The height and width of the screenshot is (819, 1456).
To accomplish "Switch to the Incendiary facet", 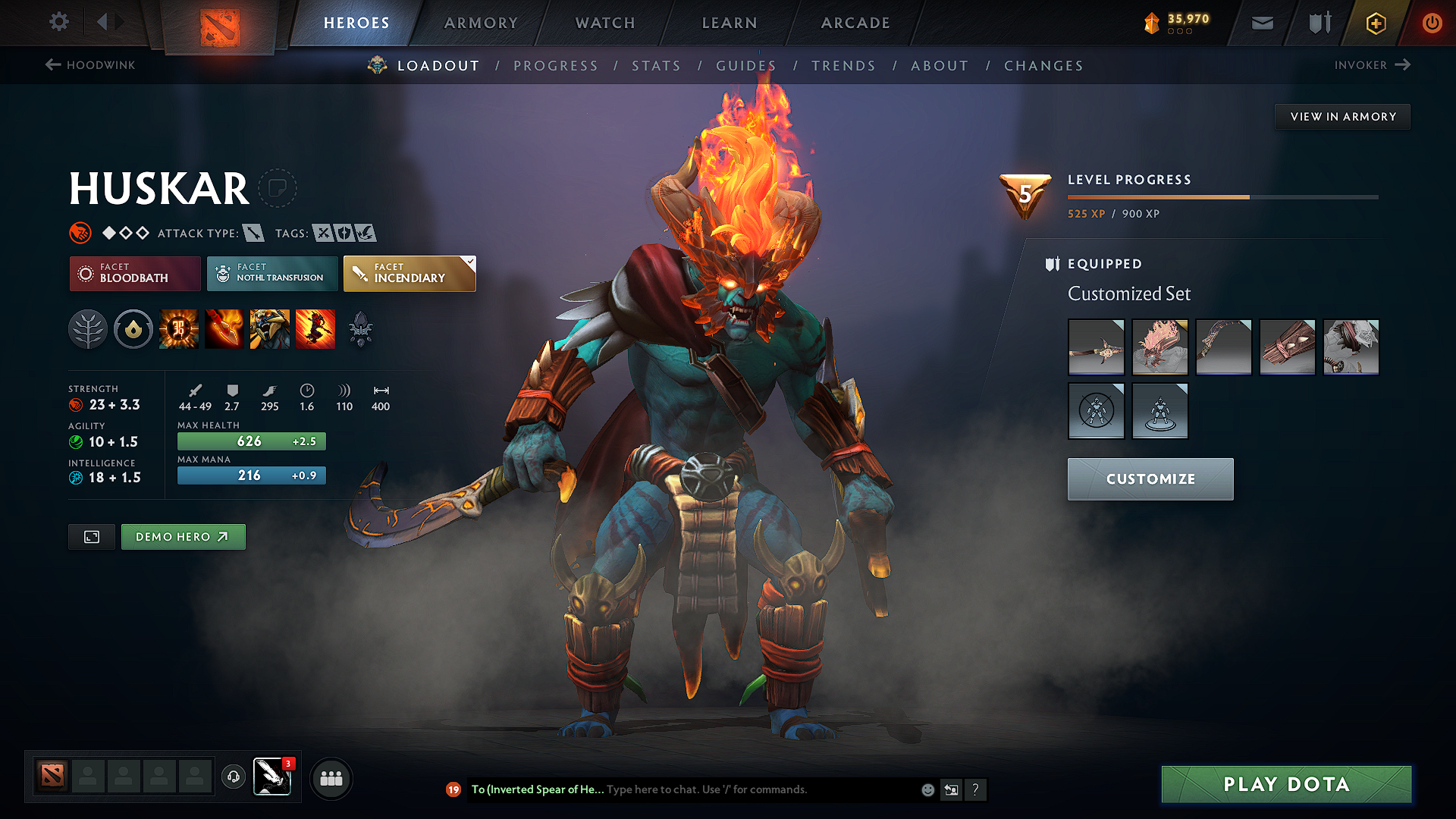I will pyautogui.click(x=409, y=274).
